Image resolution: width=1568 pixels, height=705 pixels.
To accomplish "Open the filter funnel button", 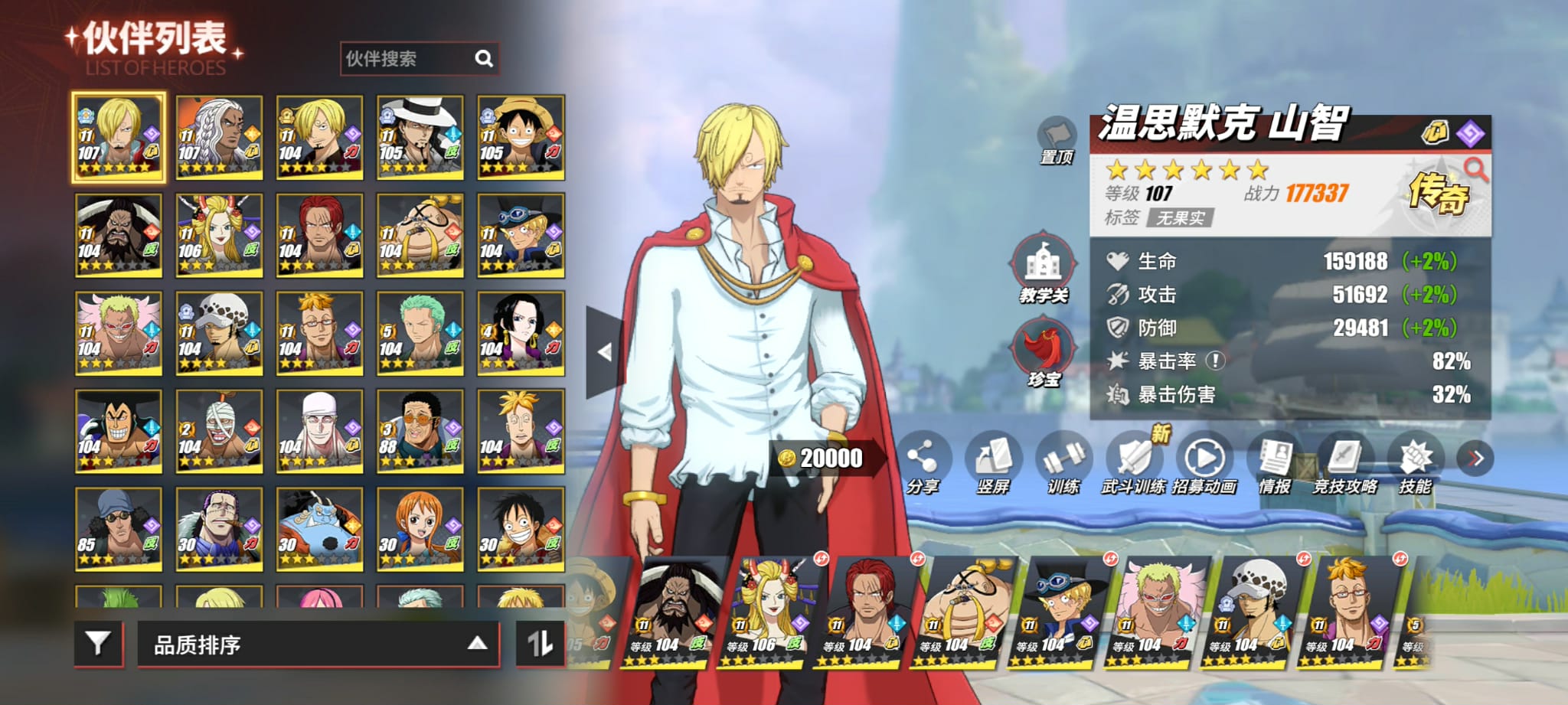I will (98, 644).
